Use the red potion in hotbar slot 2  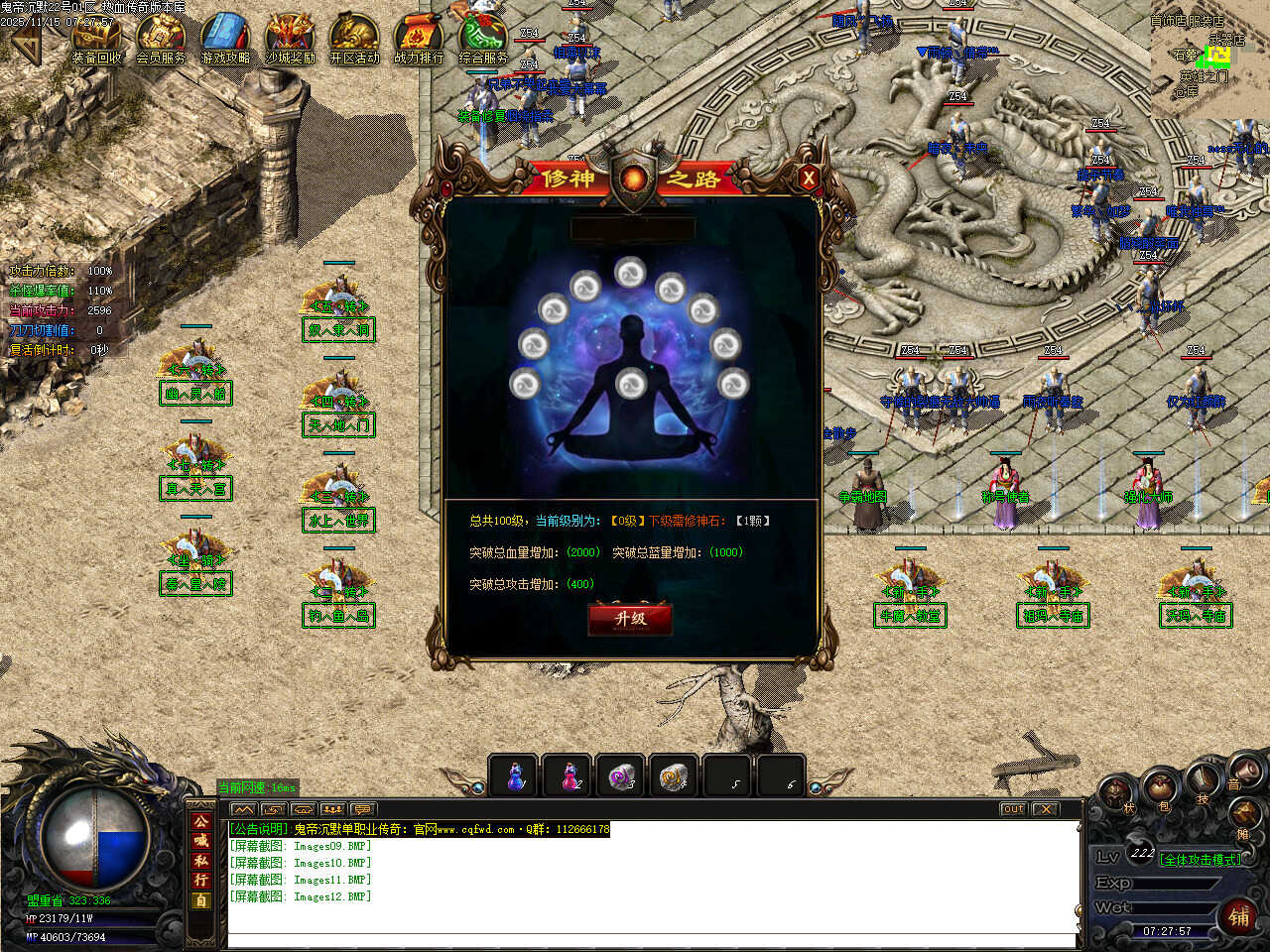pyautogui.click(x=569, y=775)
